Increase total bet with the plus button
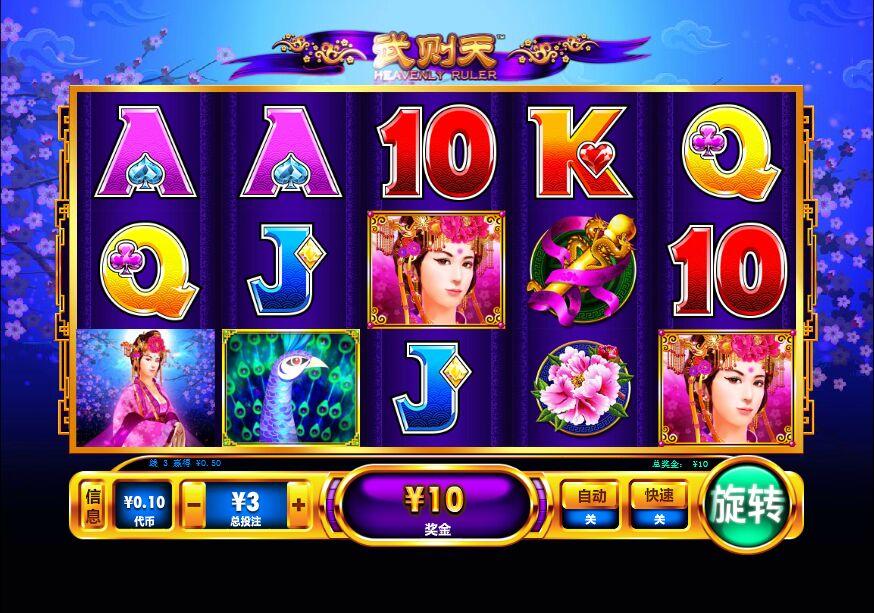This screenshot has height=613, width=874. pos(298,506)
